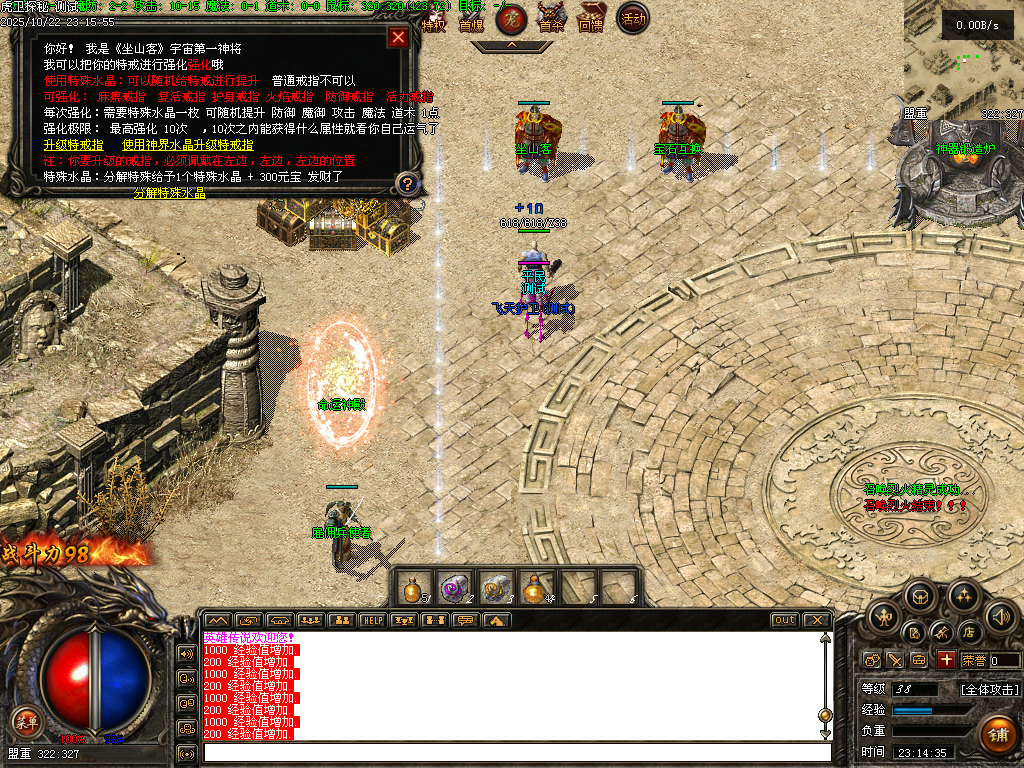Image resolution: width=1024 pixels, height=768 pixels.
Task: Open the 首杀 first-kill icon
Action: [551, 19]
